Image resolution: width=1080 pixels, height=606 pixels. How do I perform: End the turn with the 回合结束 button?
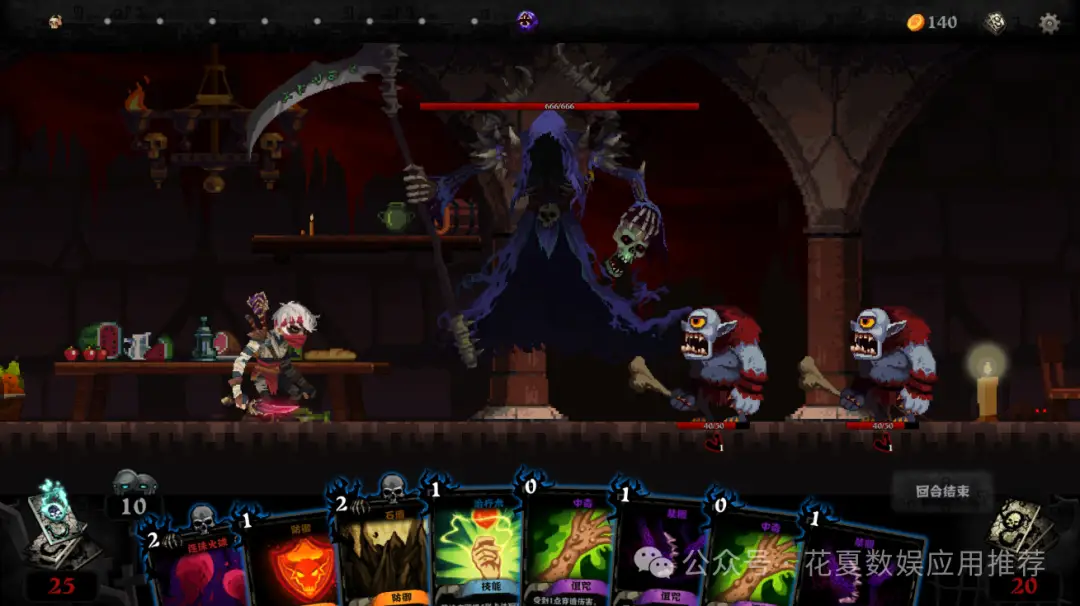click(x=942, y=491)
